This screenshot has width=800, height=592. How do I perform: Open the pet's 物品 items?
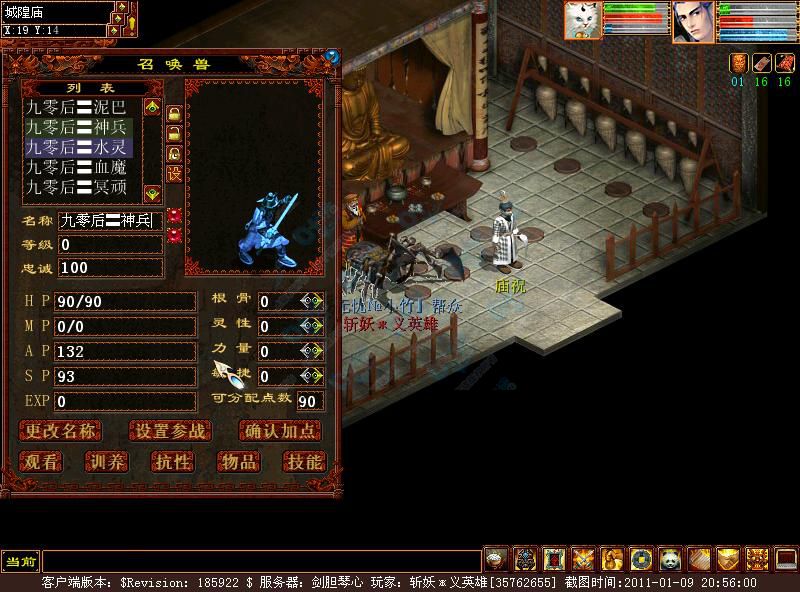238,461
